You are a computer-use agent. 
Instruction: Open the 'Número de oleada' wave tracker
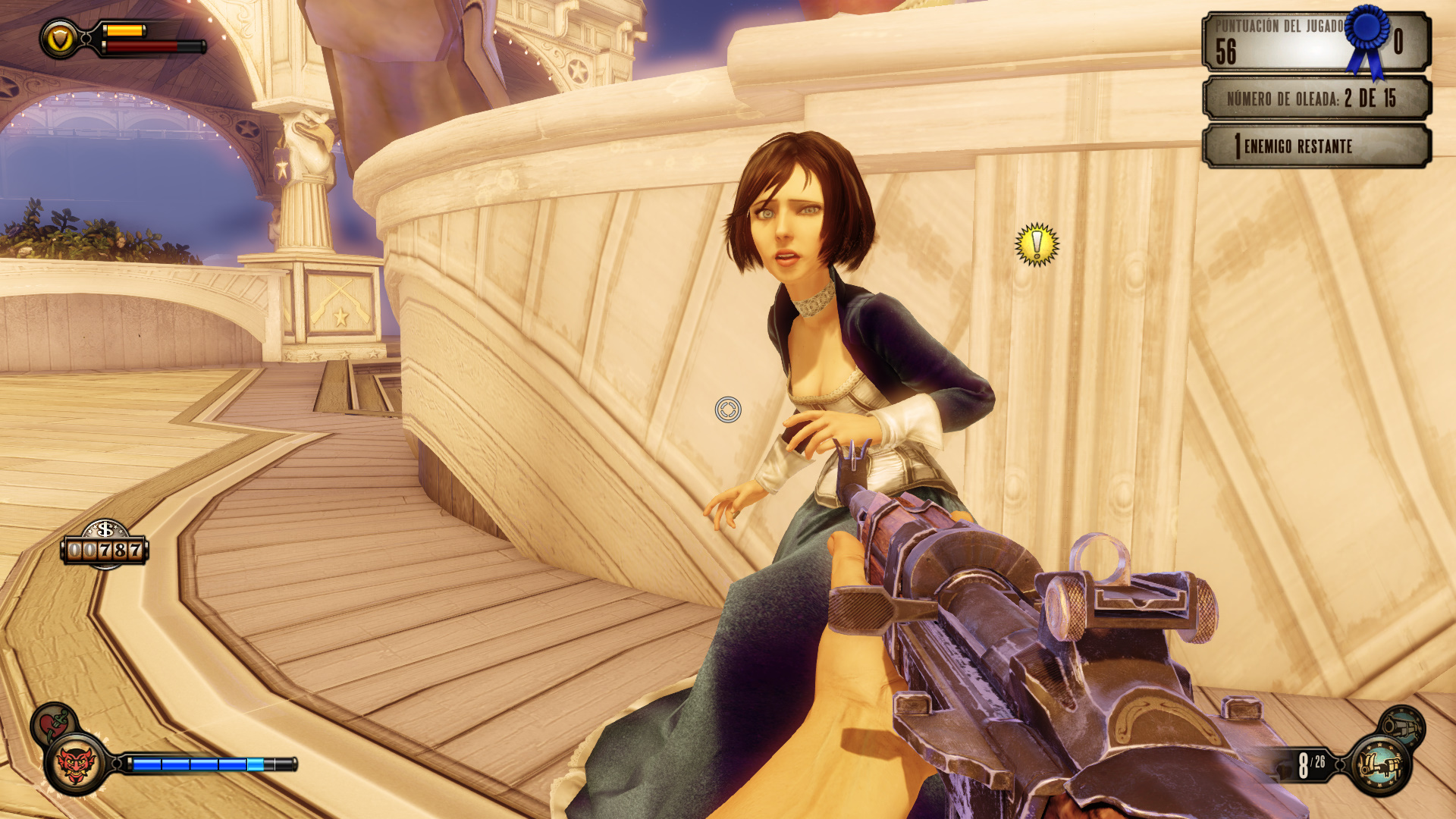pyautogui.click(x=1316, y=99)
